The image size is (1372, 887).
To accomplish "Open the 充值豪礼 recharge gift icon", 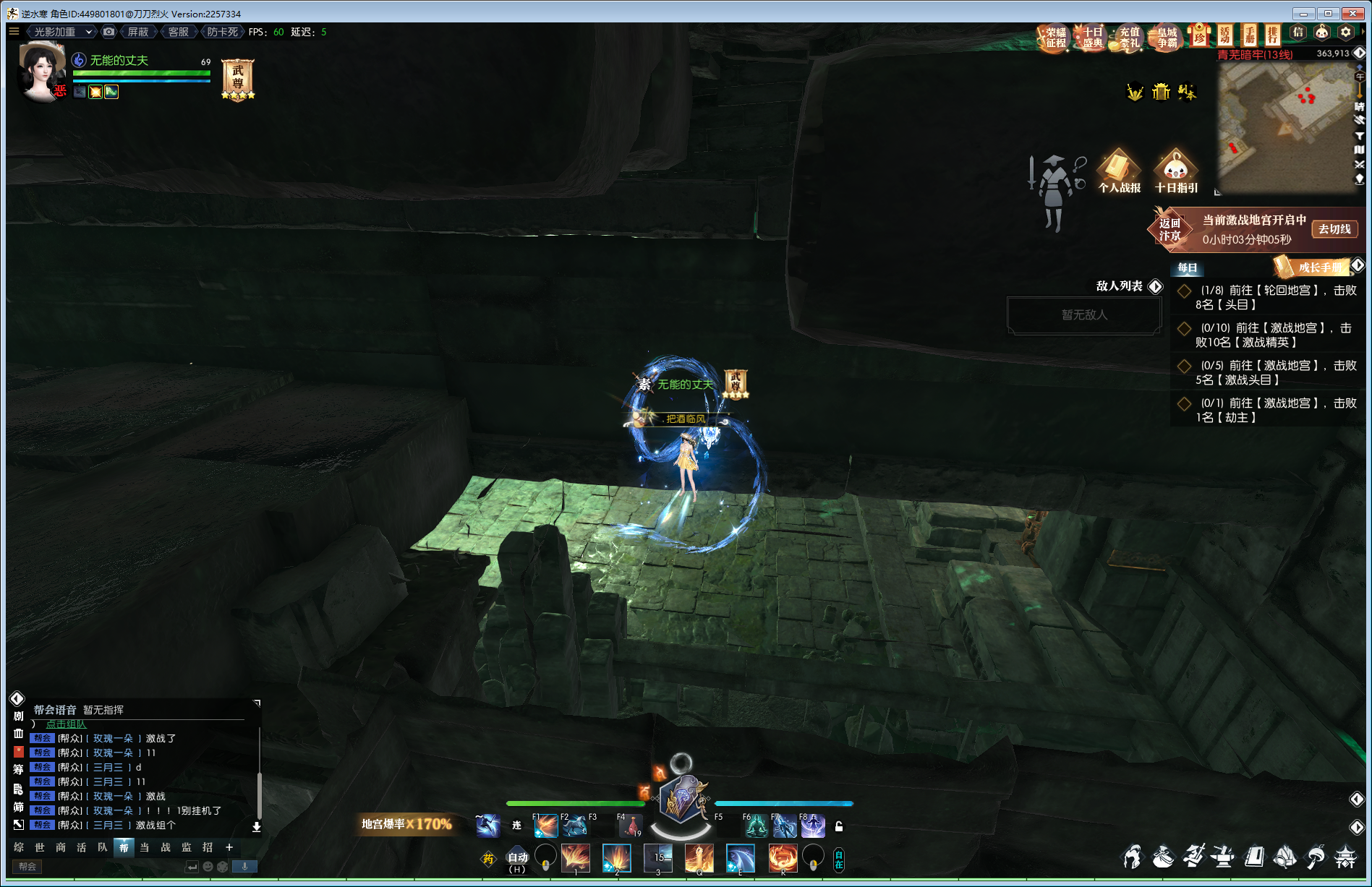I will 1129,38.
